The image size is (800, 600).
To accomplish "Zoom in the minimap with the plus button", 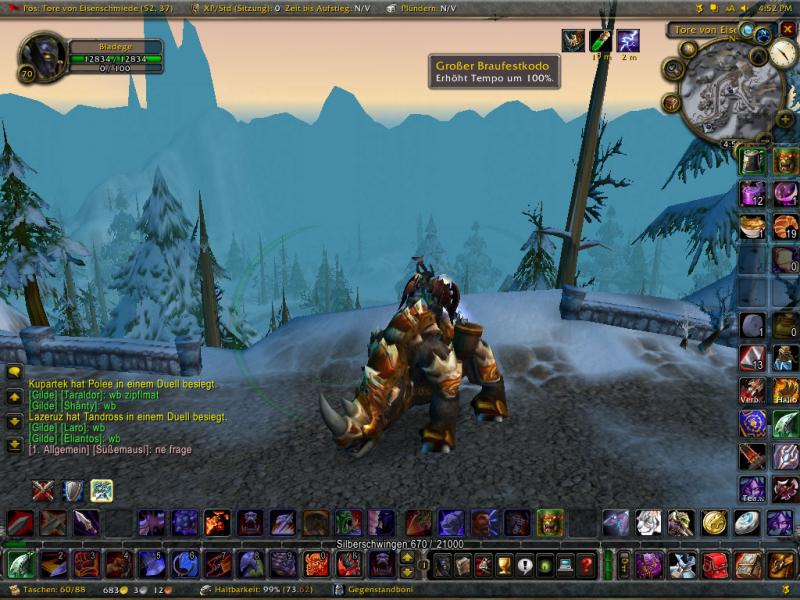I will (785, 118).
